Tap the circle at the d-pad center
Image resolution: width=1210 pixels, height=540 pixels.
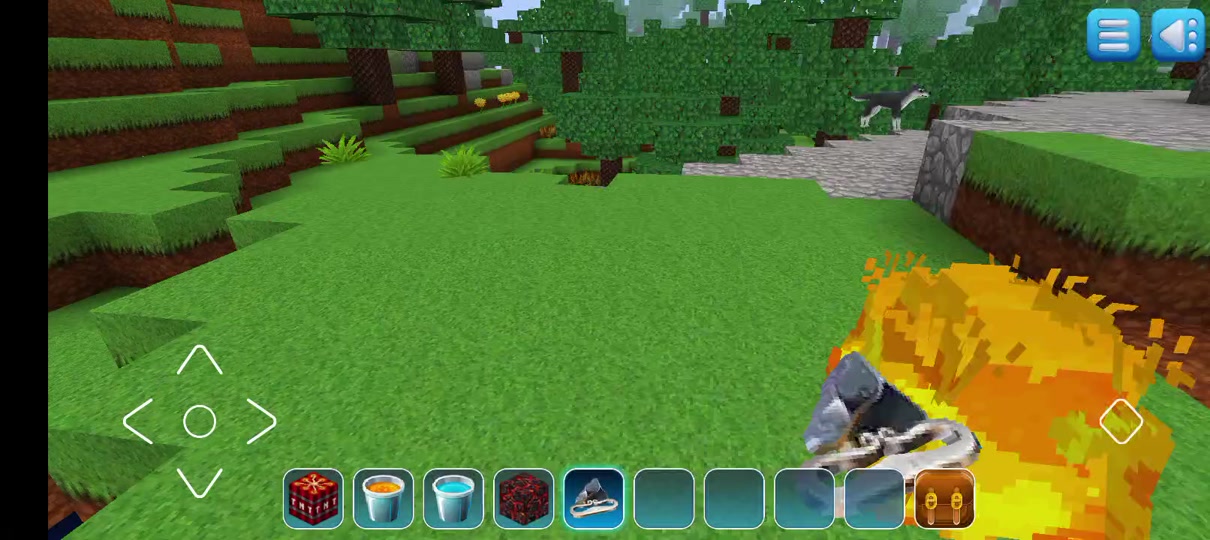coord(199,422)
